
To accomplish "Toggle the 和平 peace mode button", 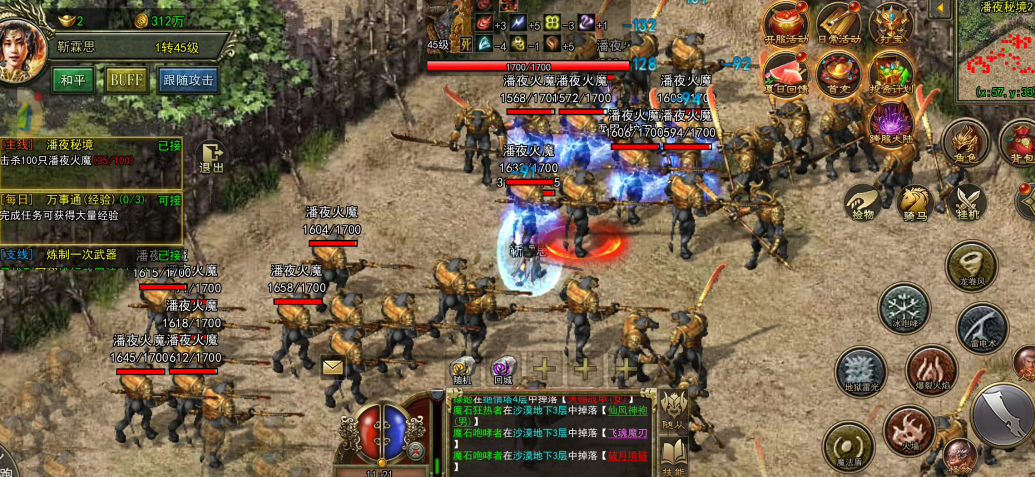I will (74, 80).
